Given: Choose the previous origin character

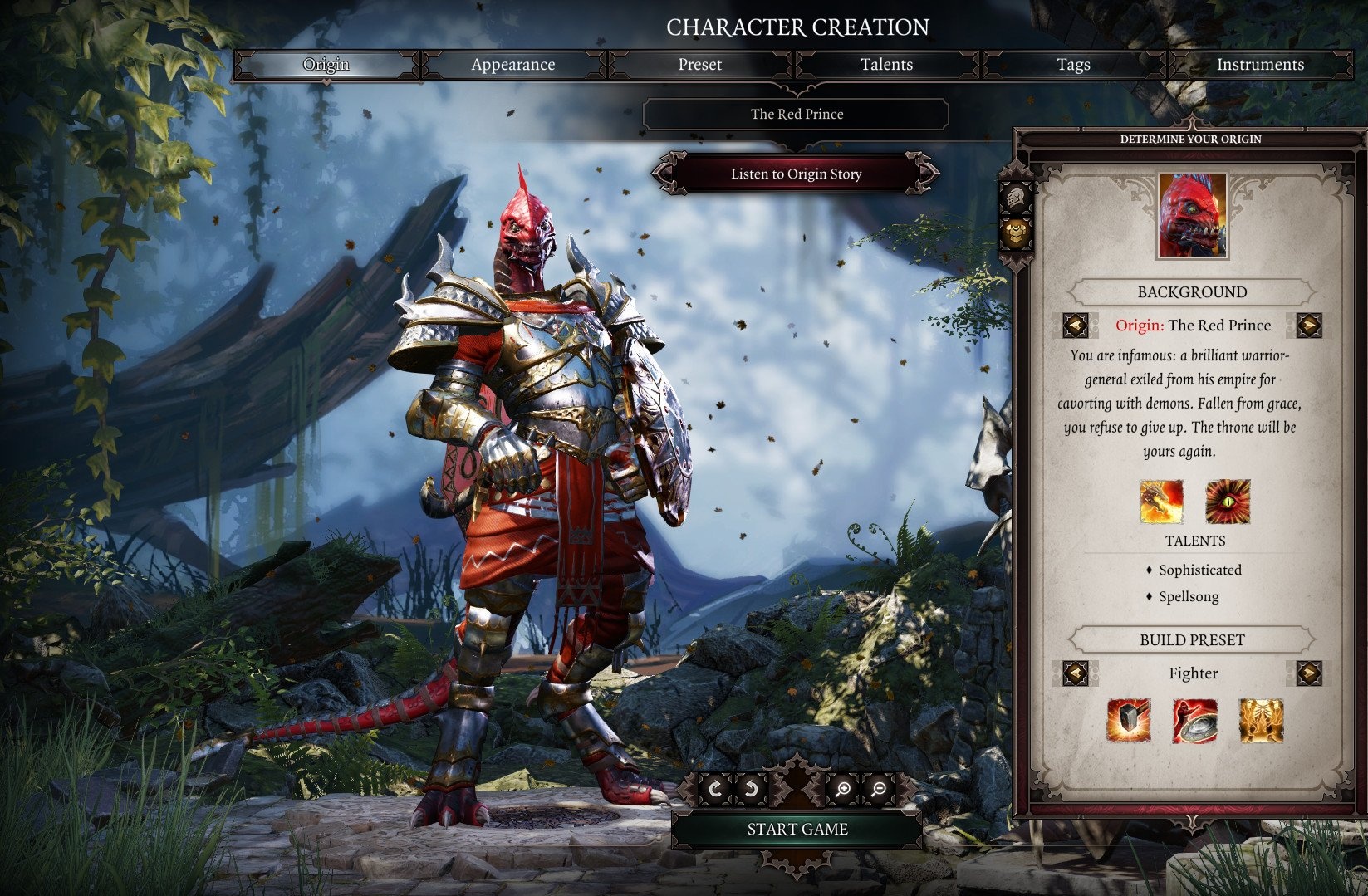Looking at the screenshot, I should pyautogui.click(x=1076, y=326).
